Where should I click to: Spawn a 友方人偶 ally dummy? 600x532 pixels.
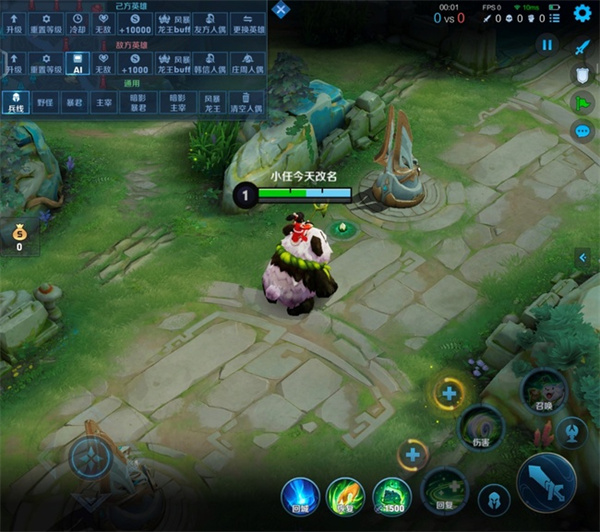tap(209, 23)
